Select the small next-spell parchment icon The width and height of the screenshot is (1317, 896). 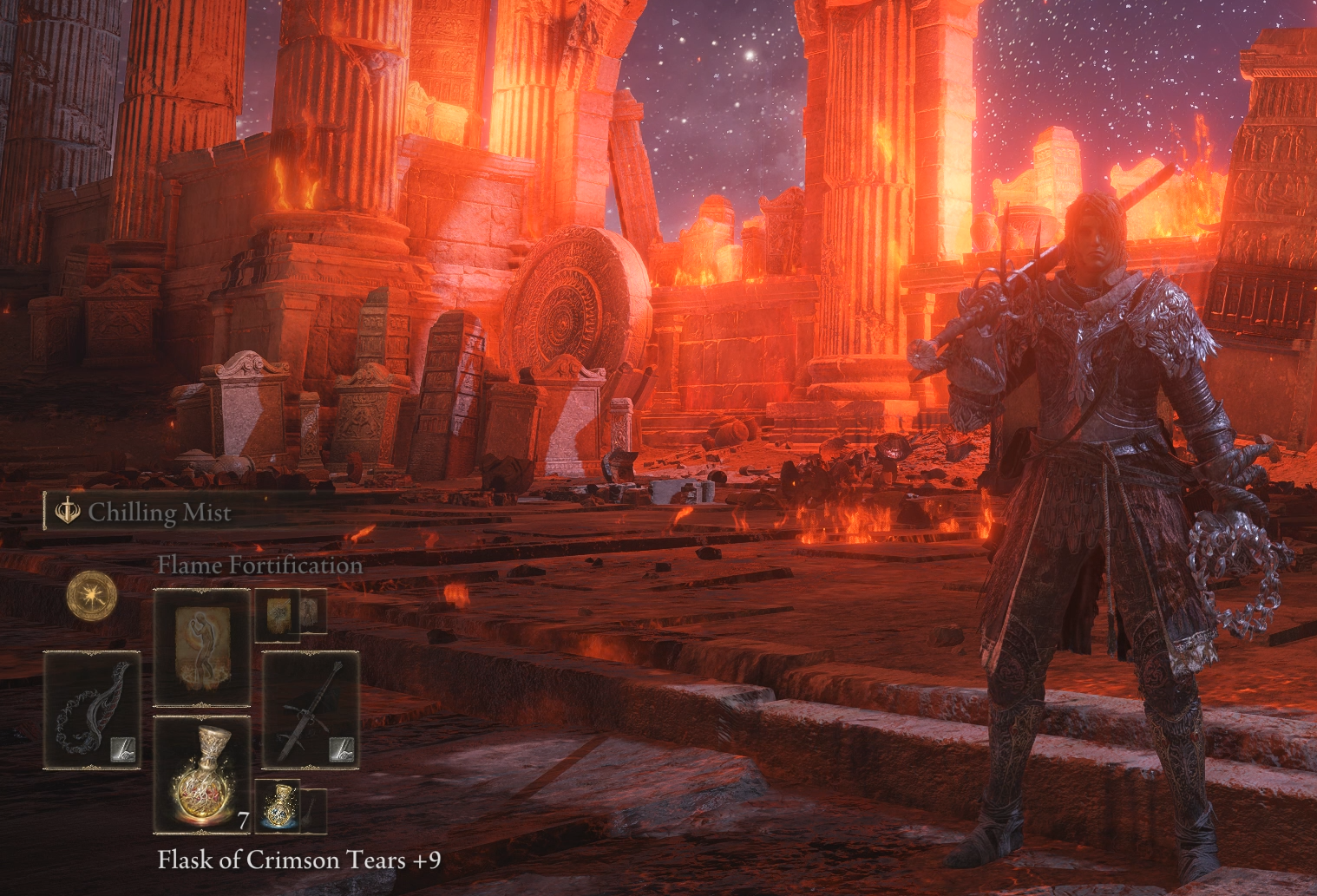tap(278, 613)
